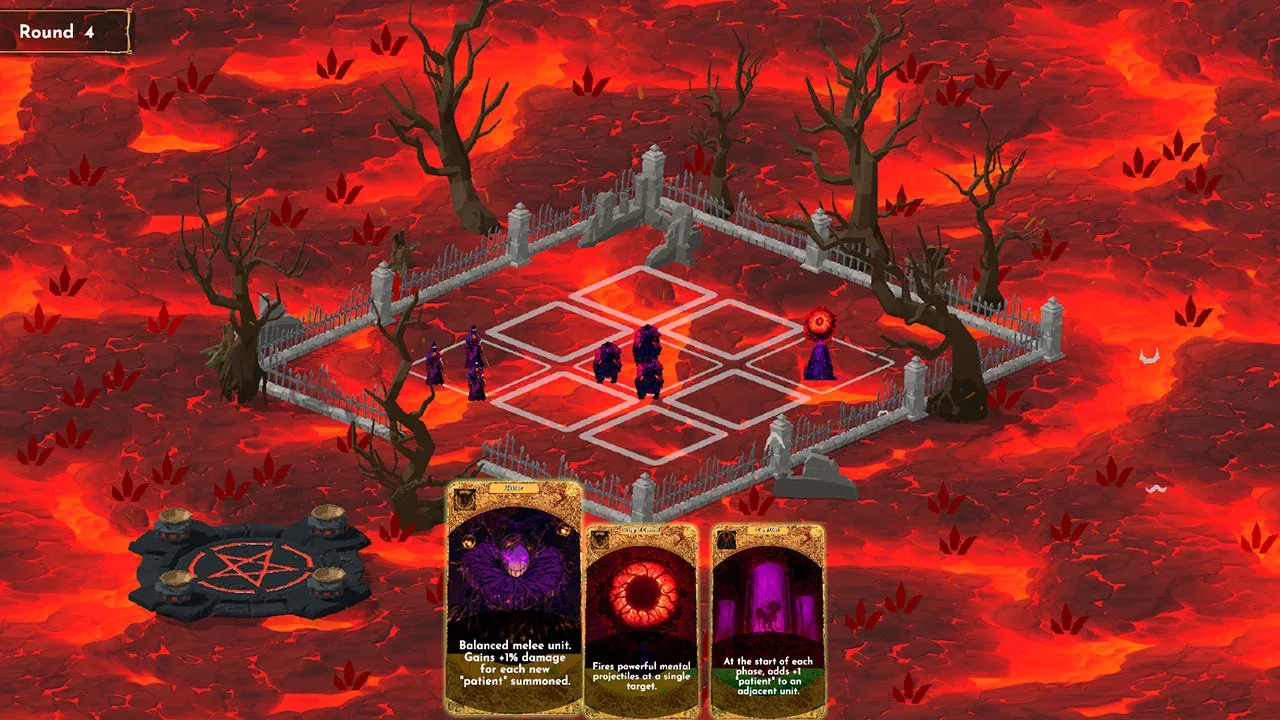This screenshot has width=1280, height=720.
Task: Choose the red eye projectile card
Action: click(640, 620)
